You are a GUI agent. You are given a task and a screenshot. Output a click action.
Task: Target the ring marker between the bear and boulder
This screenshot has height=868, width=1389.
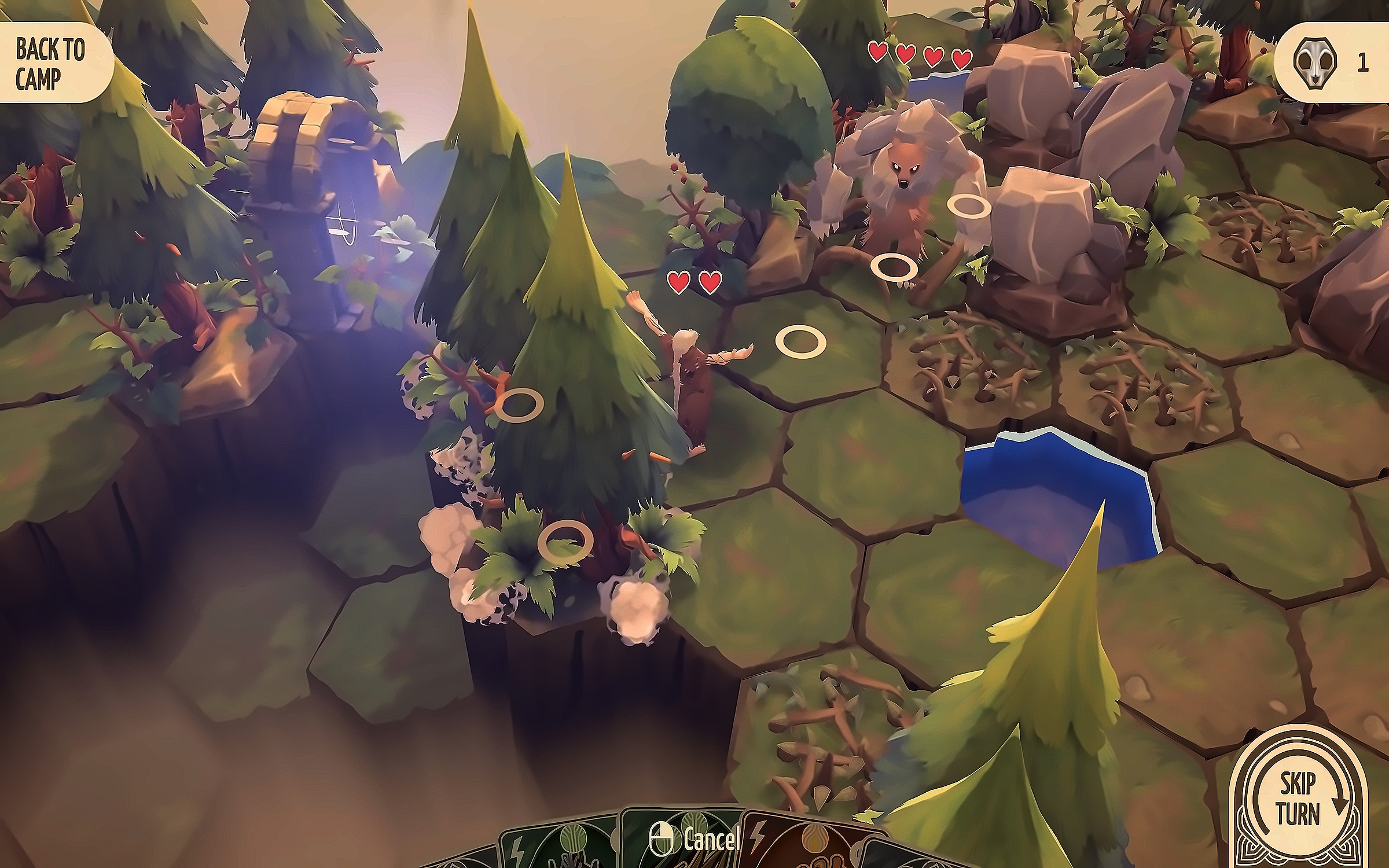[x=969, y=206]
